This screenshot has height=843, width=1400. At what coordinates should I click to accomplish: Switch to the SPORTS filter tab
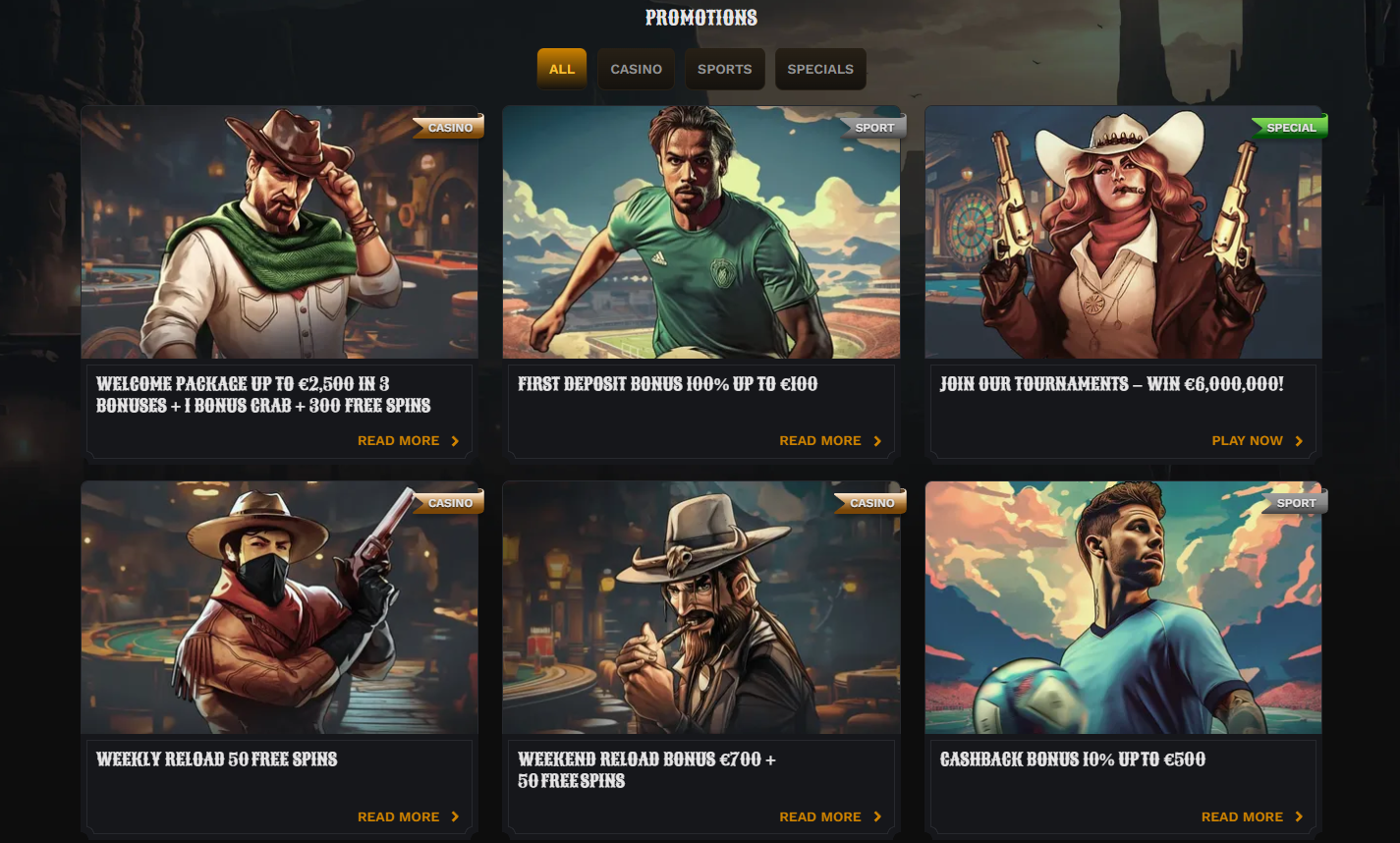point(725,69)
